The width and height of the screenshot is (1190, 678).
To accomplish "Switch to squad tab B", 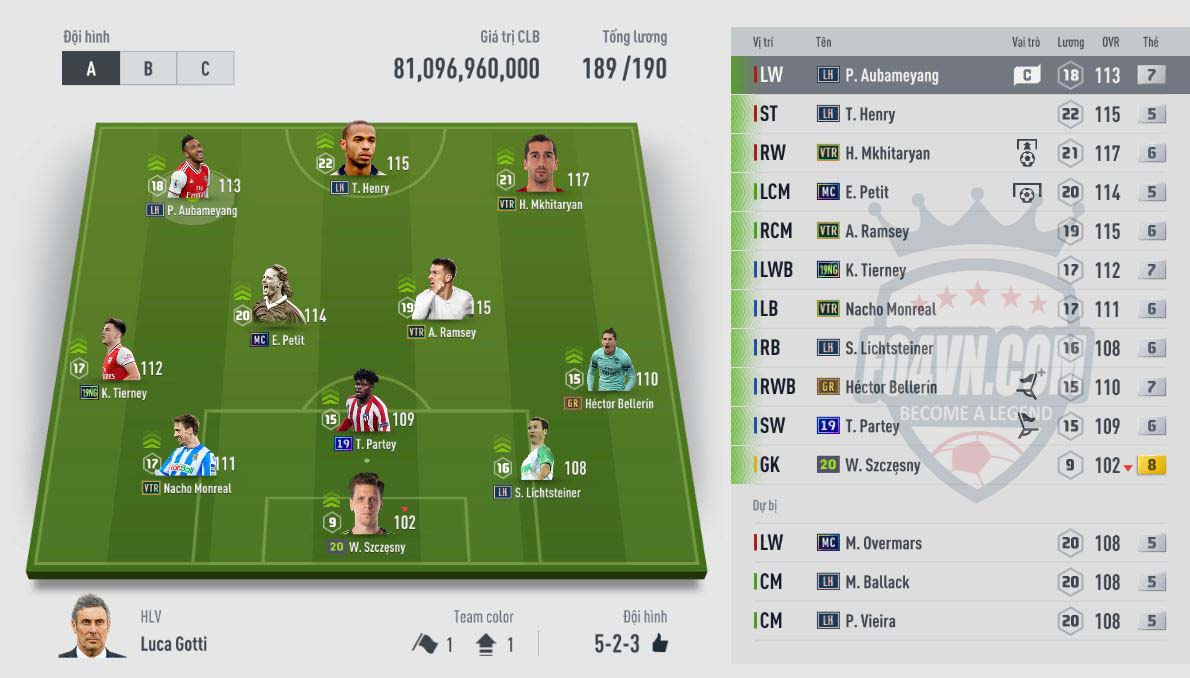I will click(x=148, y=69).
